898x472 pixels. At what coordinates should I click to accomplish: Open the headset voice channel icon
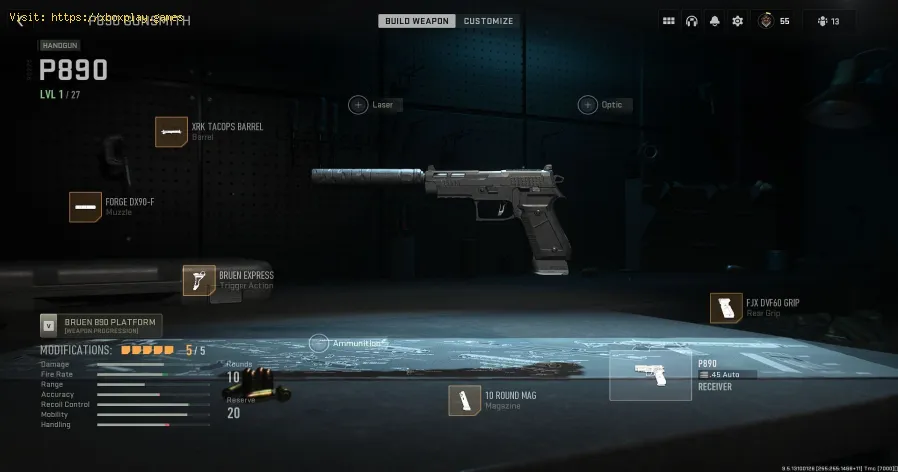click(x=691, y=21)
